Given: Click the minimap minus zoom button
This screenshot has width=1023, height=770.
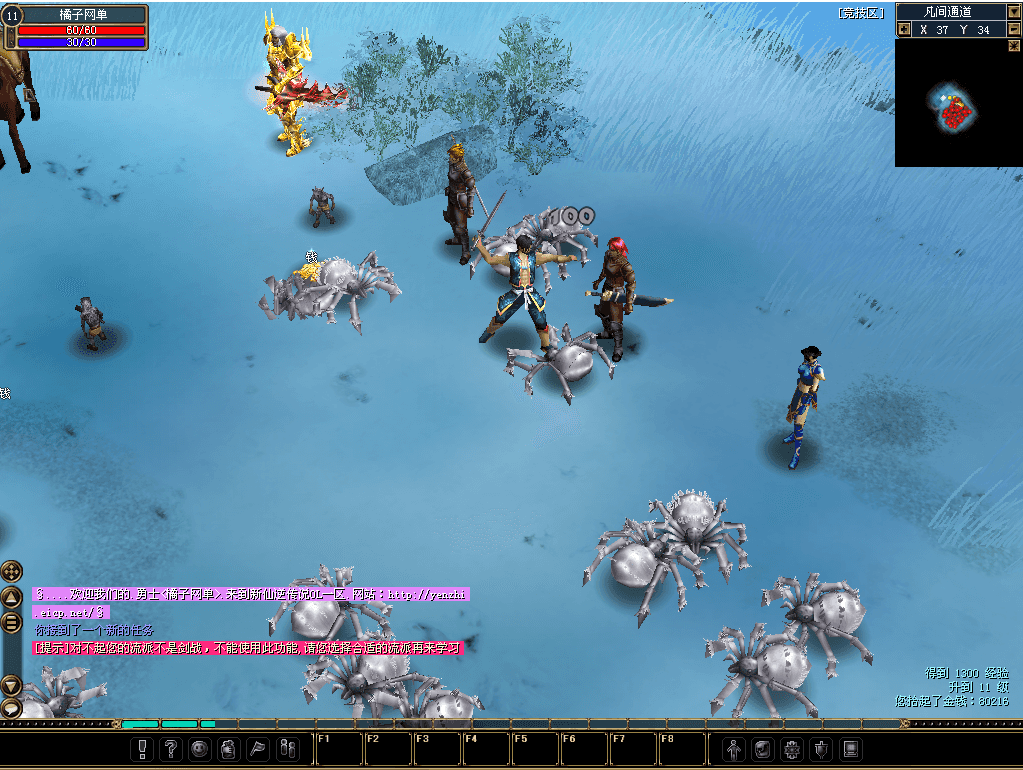Looking at the screenshot, I should click(x=1014, y=30).
